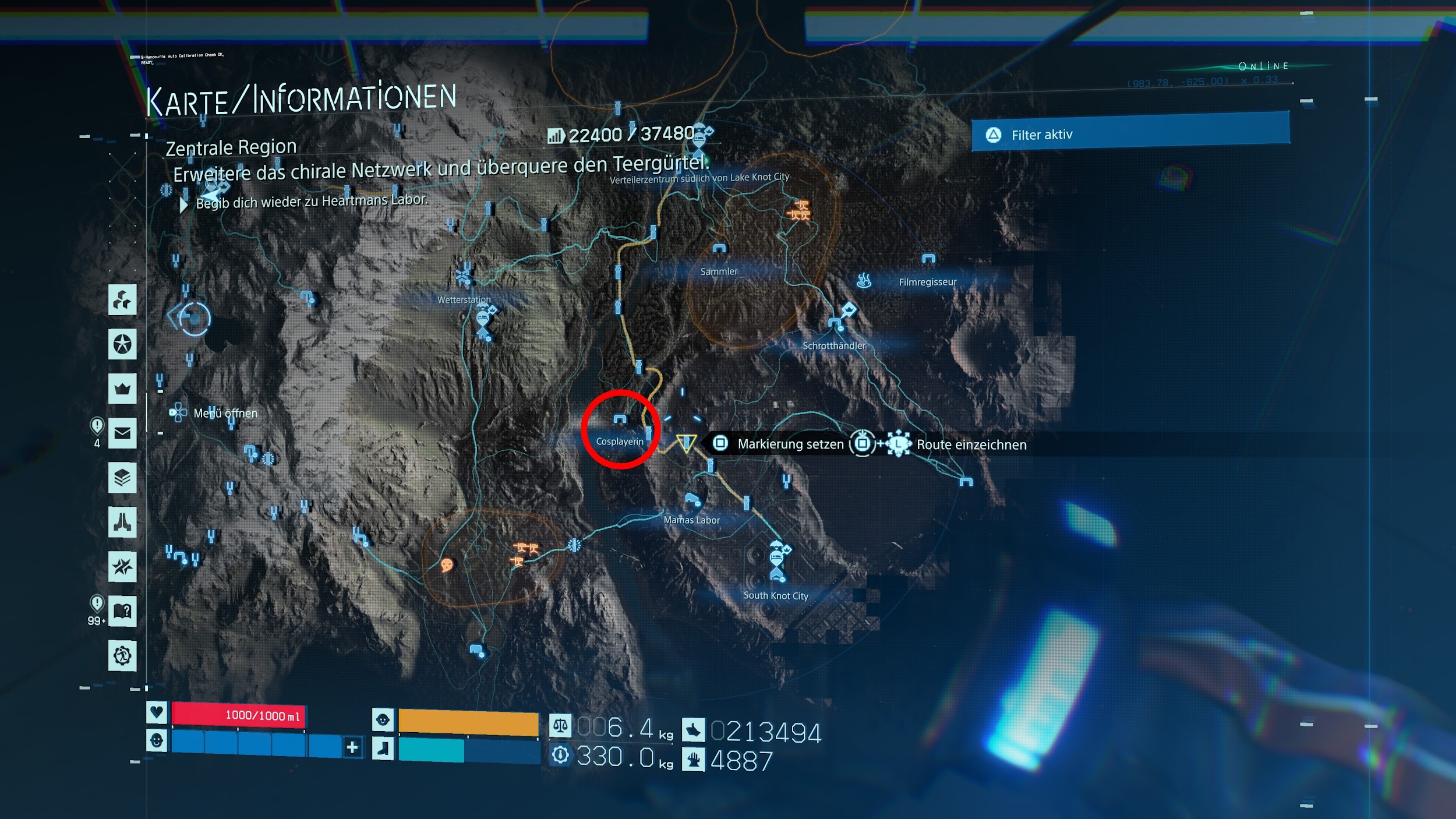The width and height of the screenshot is (1456, 819).
Task: Open the mail envelope menu
Action: pos(122,433)
